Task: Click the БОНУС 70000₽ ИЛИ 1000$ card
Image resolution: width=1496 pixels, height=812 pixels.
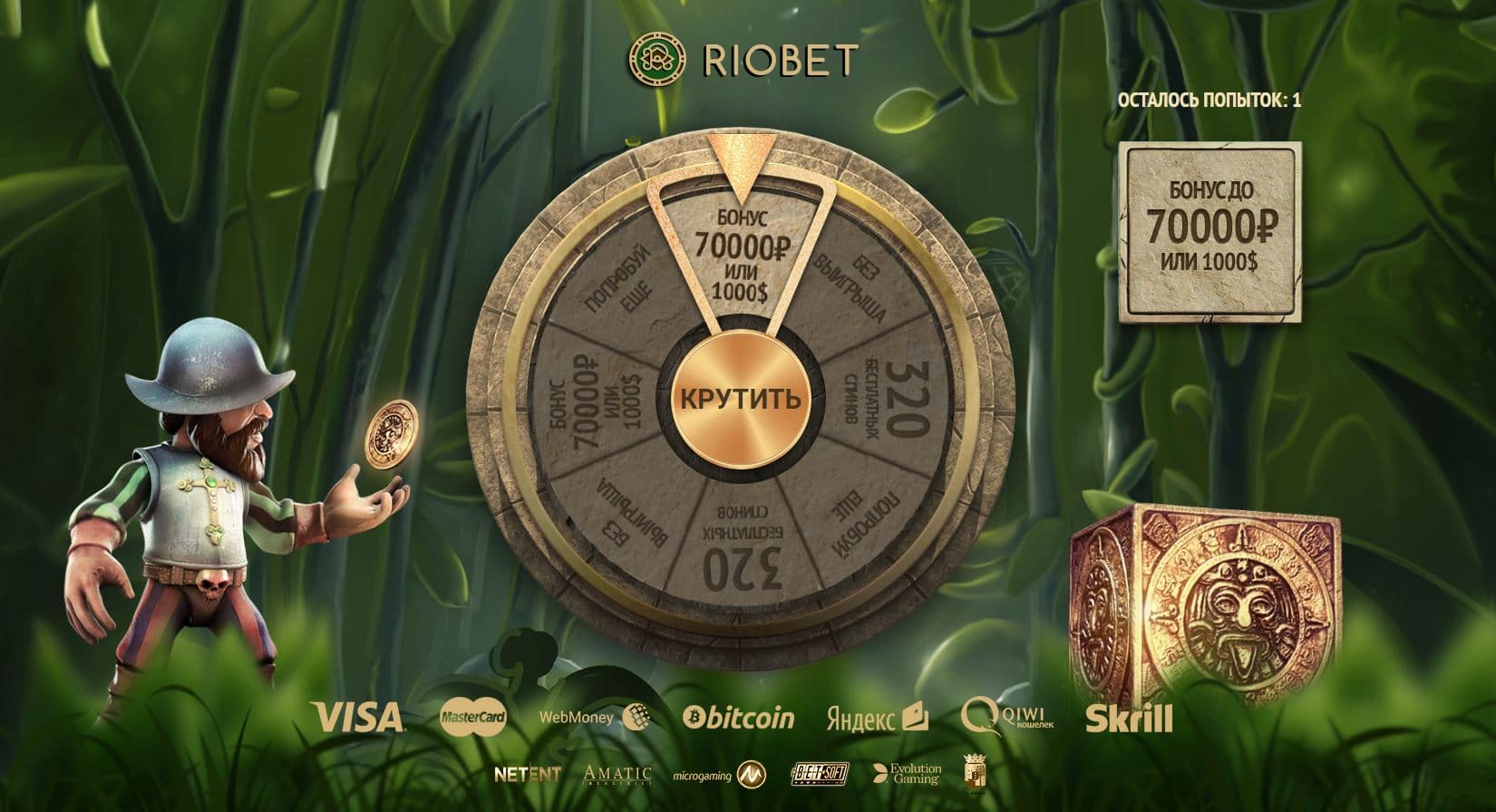Action: [1213, 232]
